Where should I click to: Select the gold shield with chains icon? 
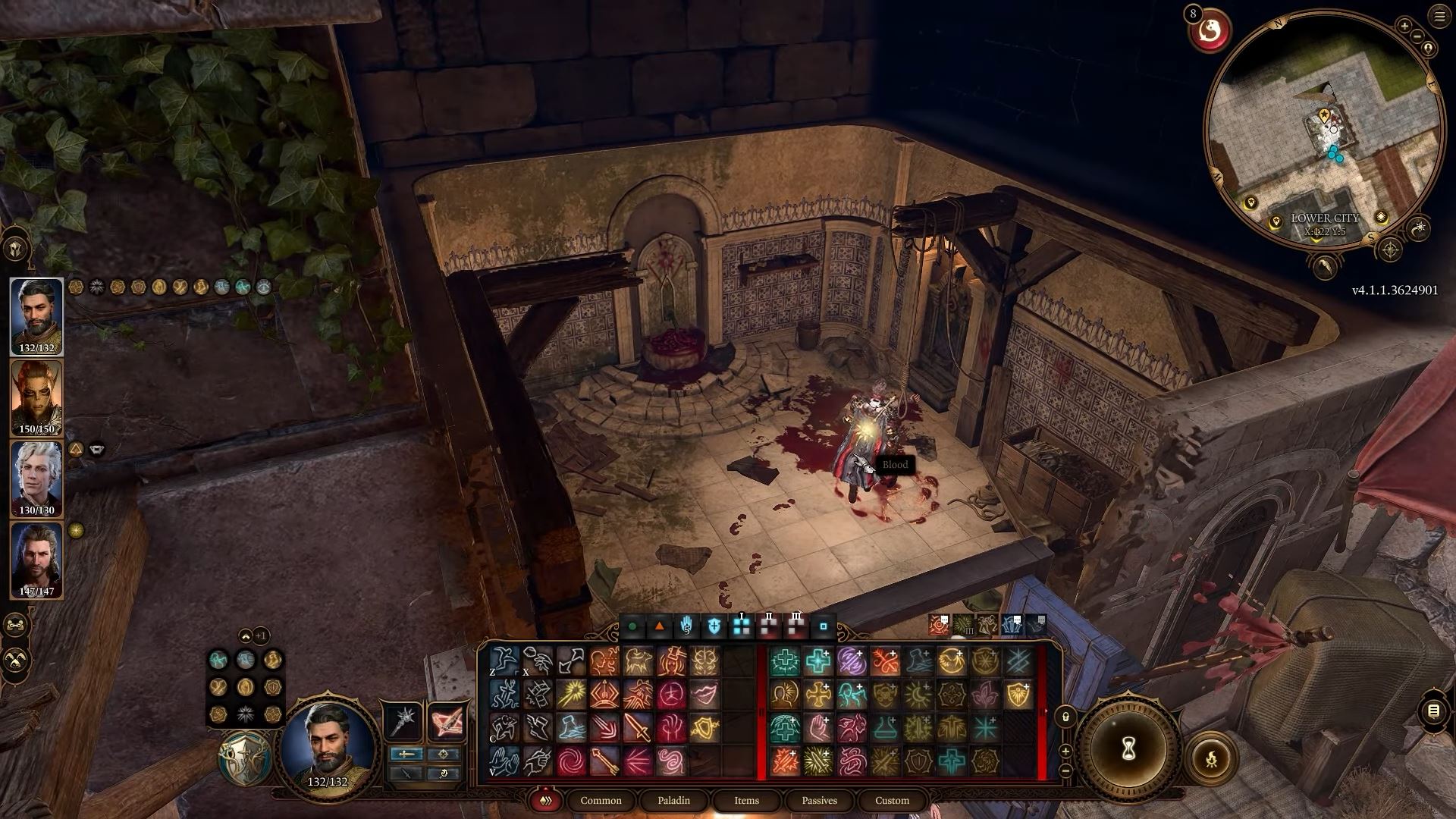point(704,728)
